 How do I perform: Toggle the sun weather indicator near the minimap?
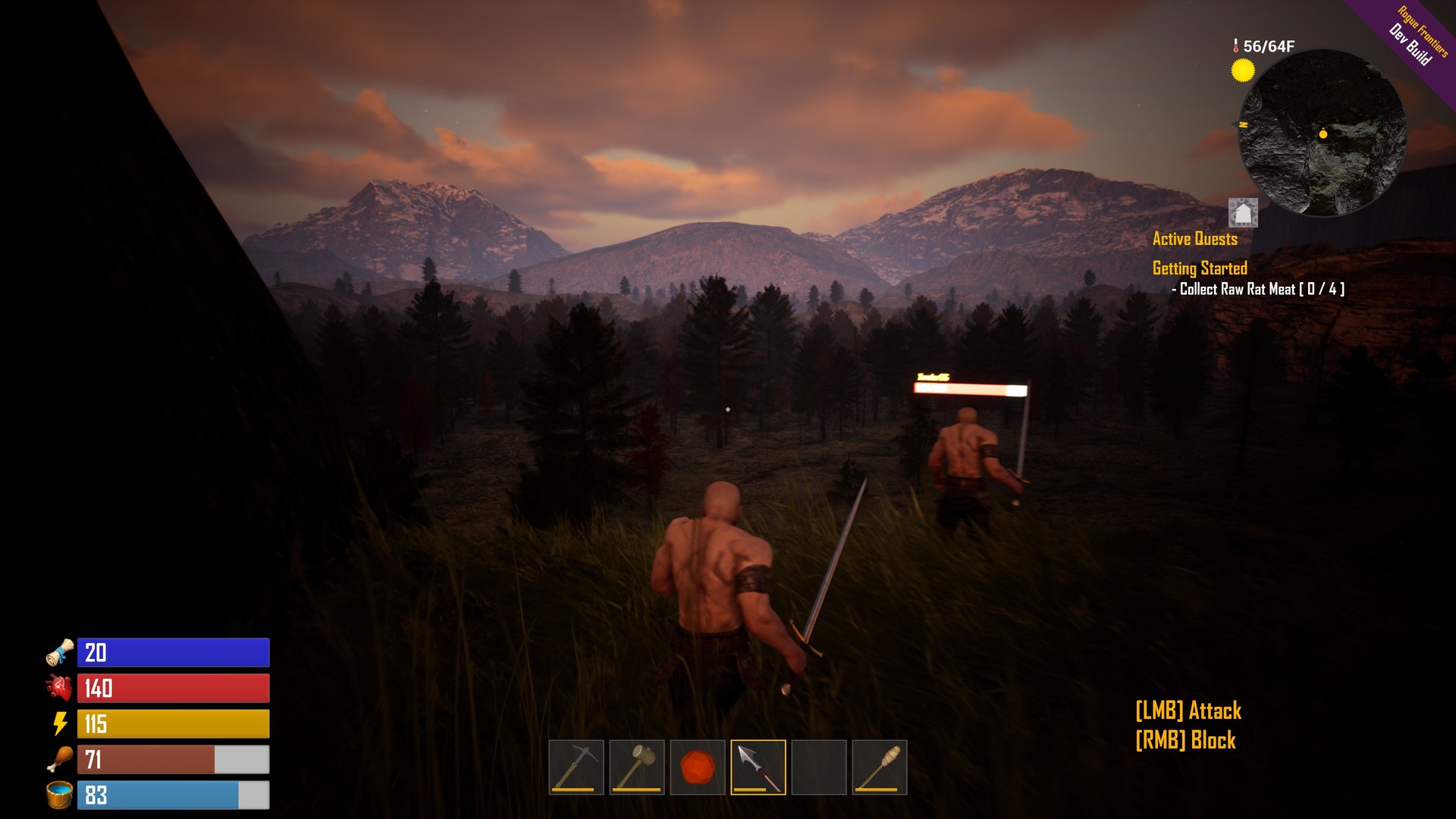point(1243,68)
